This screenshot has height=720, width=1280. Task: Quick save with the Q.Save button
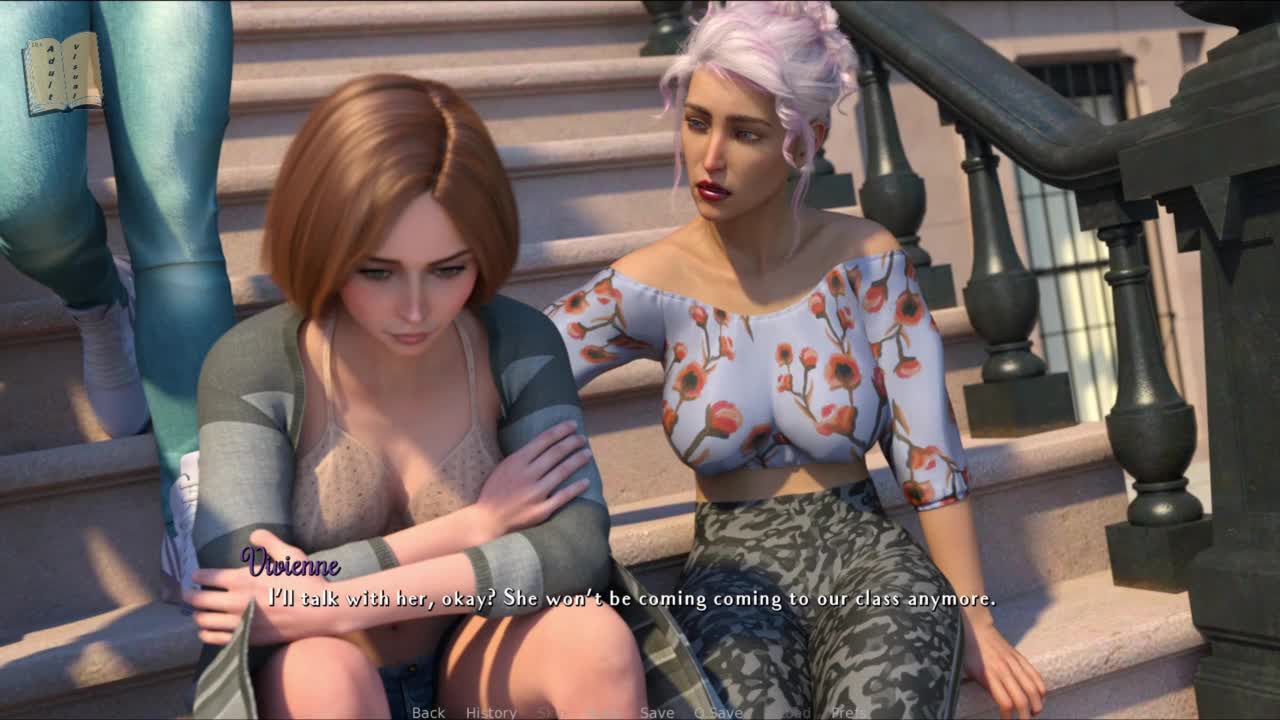point(718,712)
